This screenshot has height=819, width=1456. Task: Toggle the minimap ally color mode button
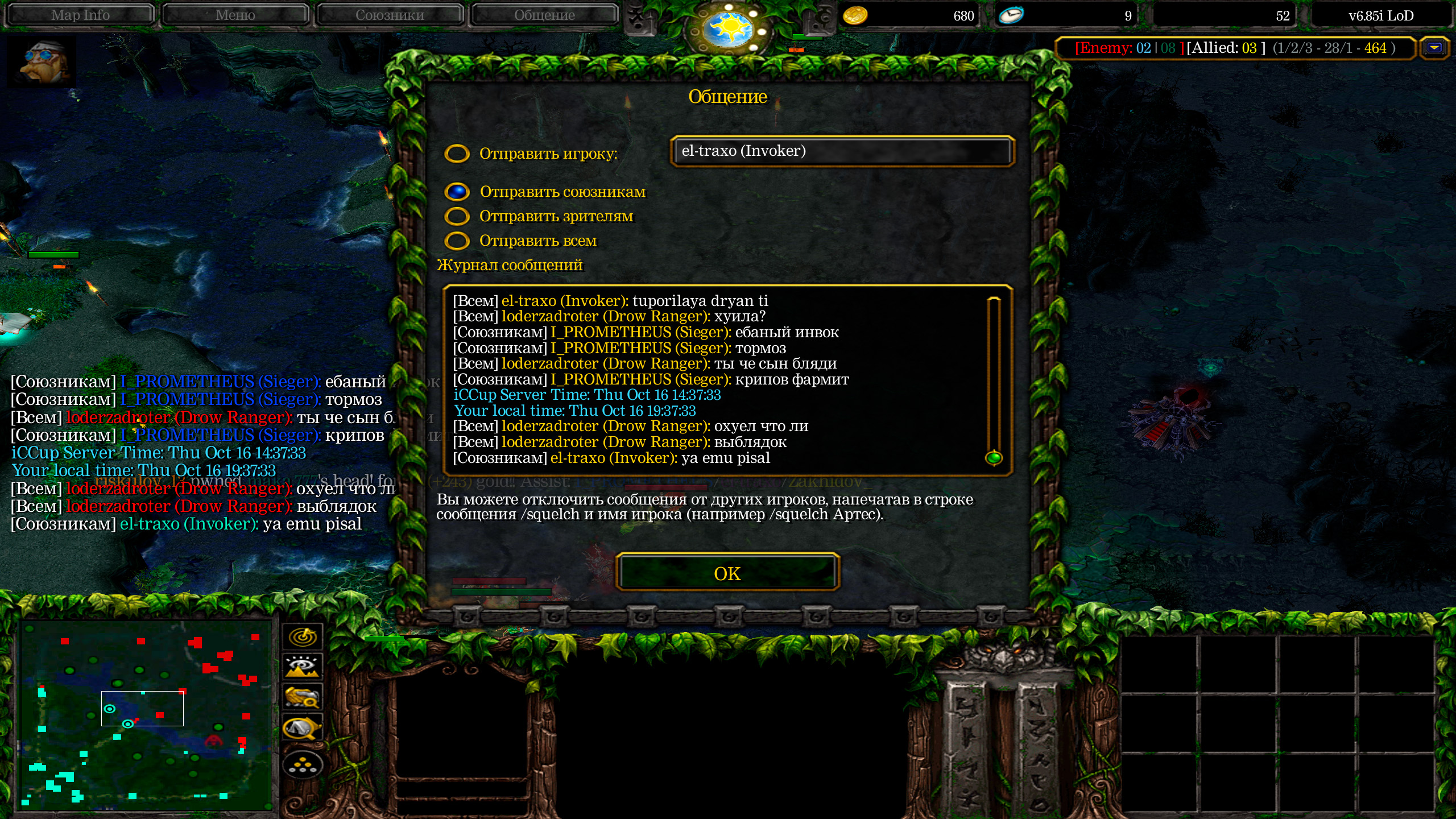303,697
